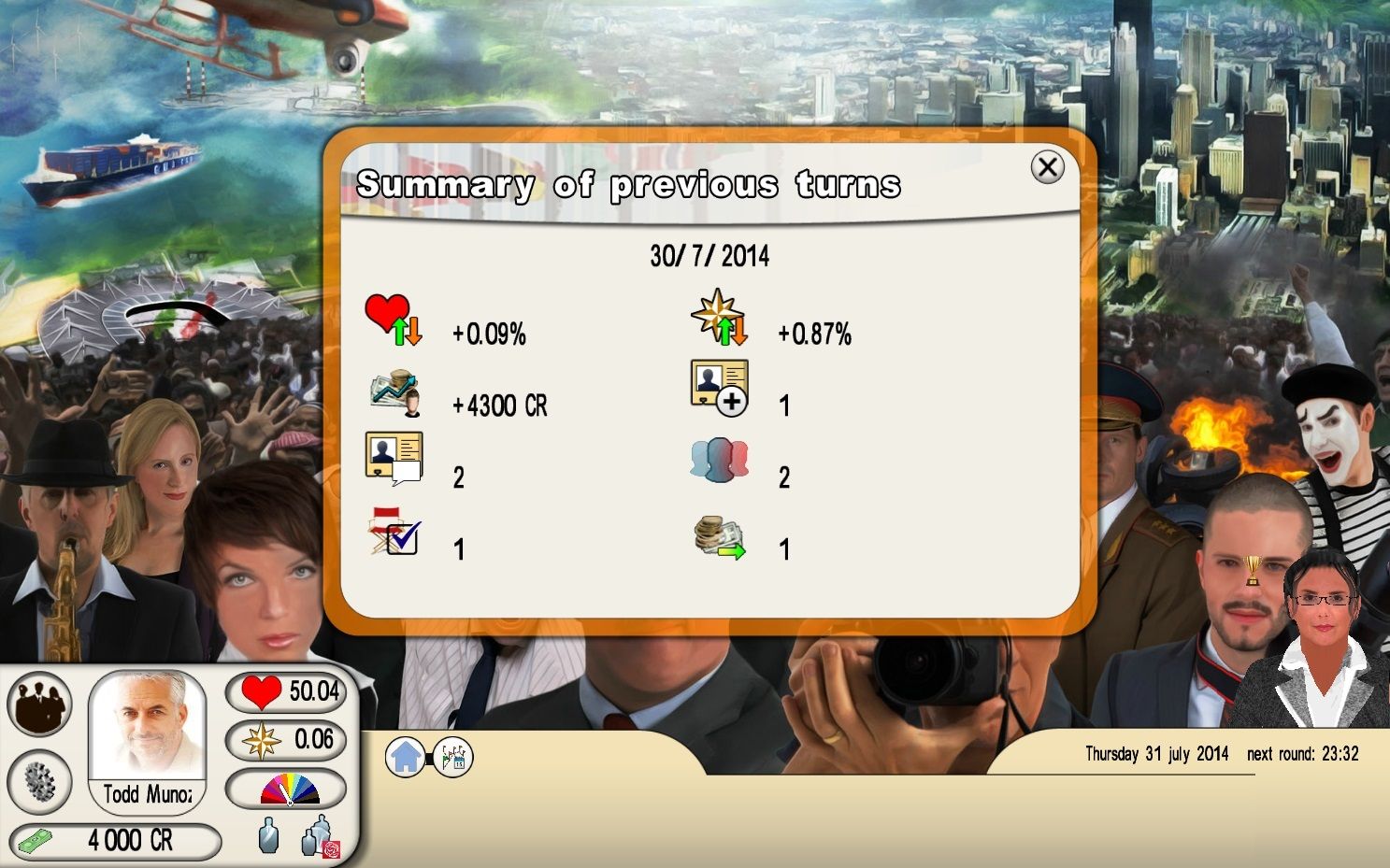
Task: Open the calendar planner icon beside home
Action: tap(455, 756)
